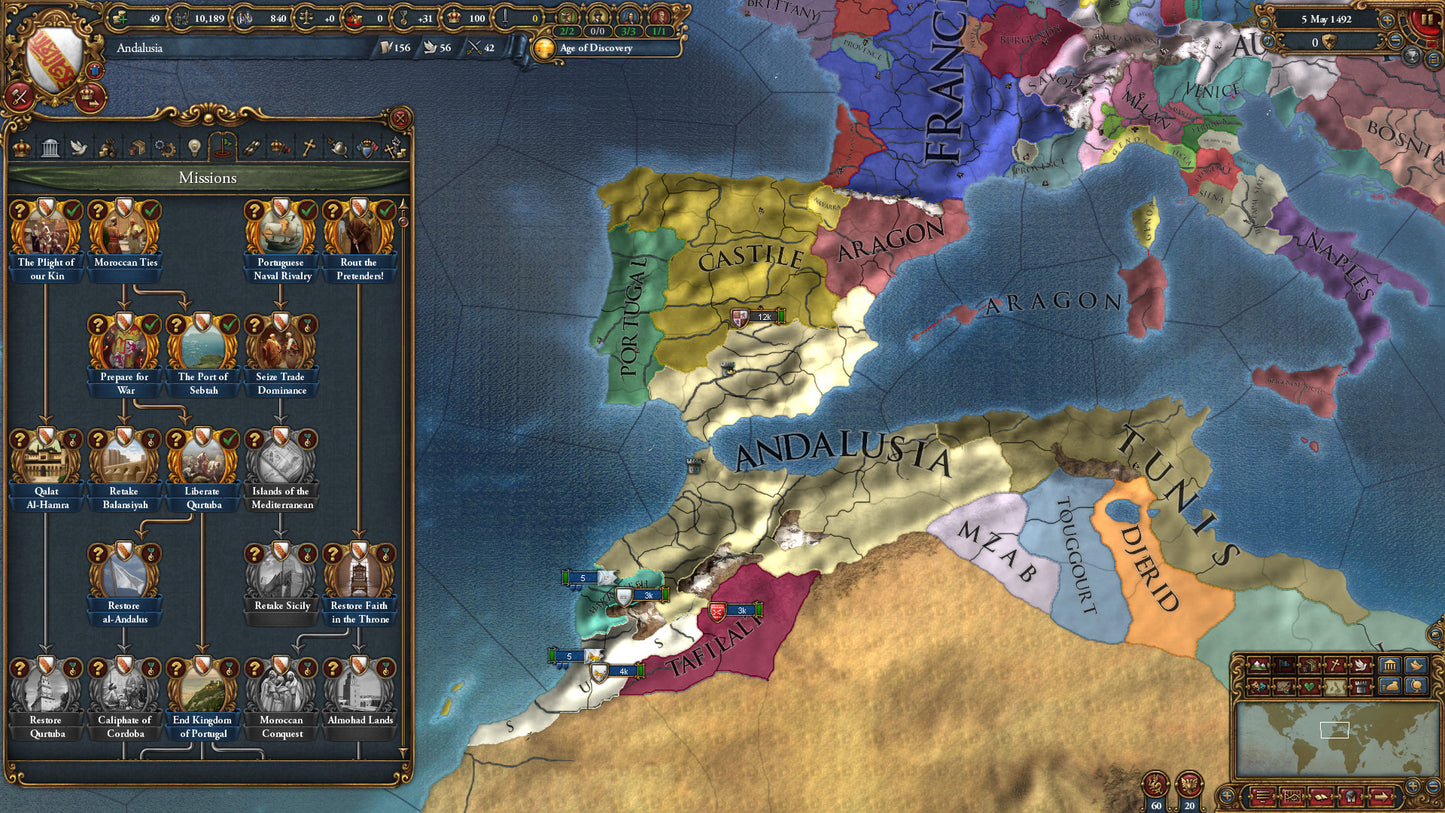Viewport: 1445px width, 813px height.
Task: Switch to political map mode on the minimap
Action: (1283, 665)
